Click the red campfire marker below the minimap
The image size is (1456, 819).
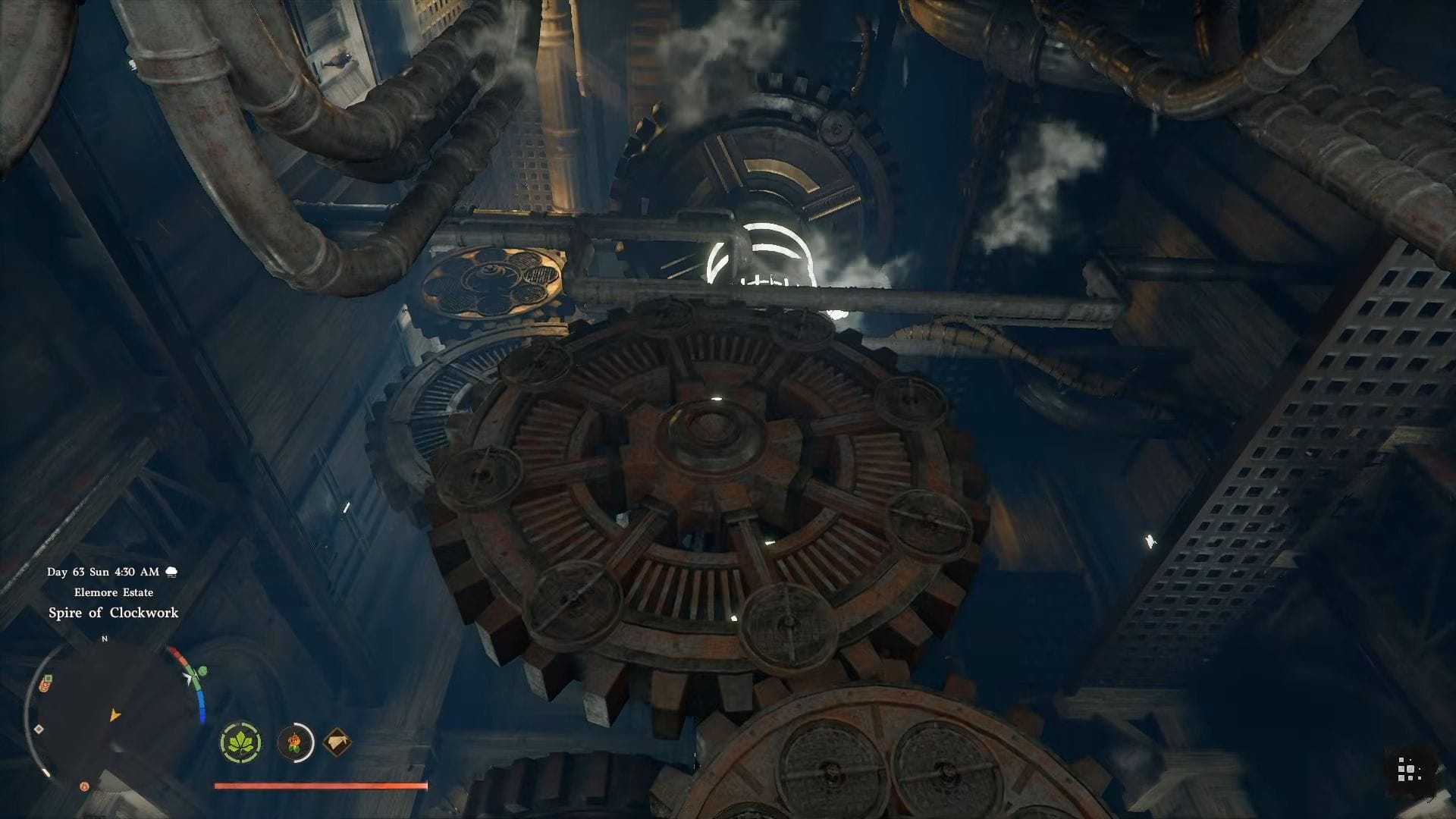[83, 786]
